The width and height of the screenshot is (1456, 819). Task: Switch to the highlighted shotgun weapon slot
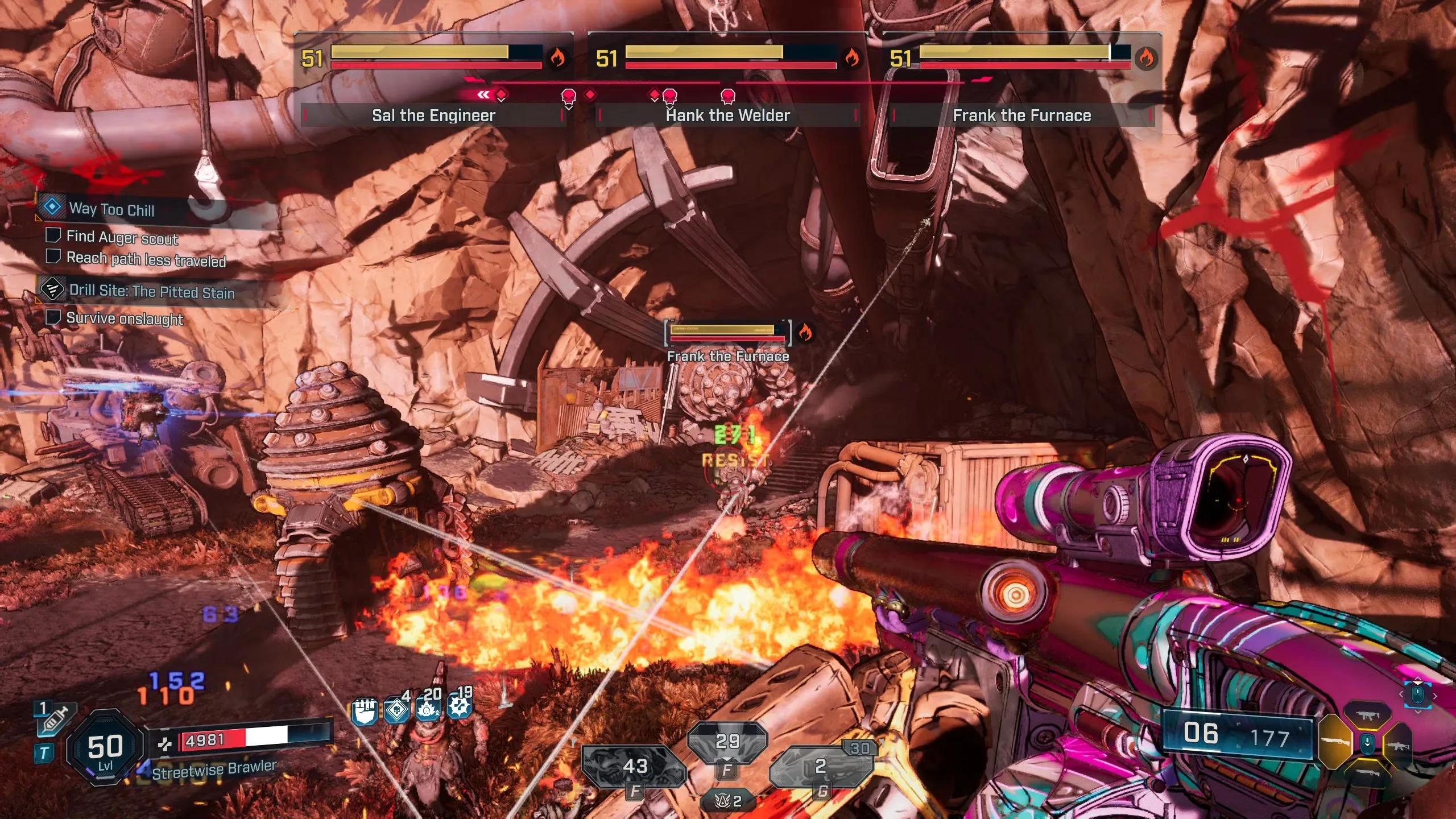pos(1334,742)
